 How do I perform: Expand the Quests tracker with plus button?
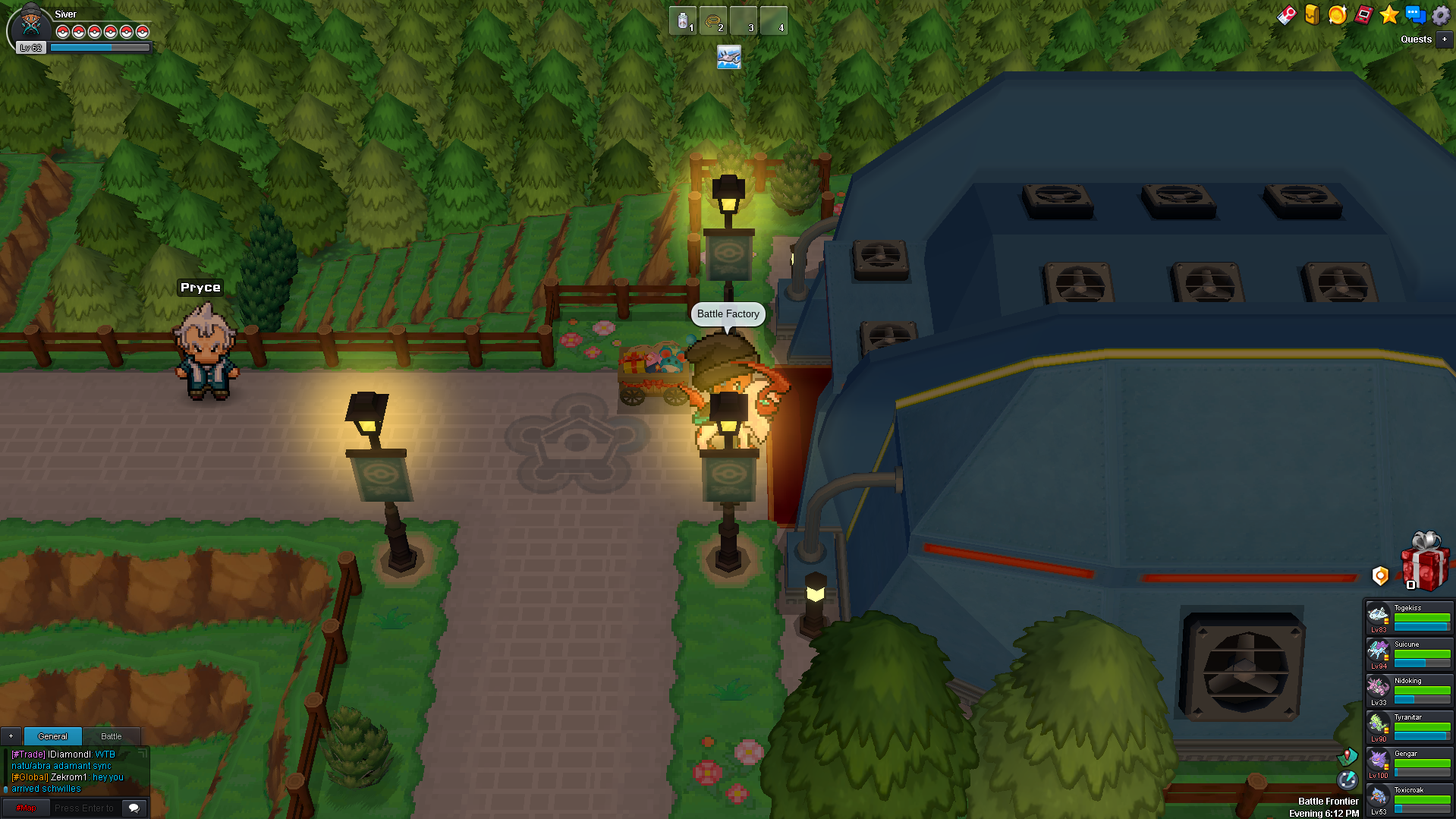[x=1445, y=39]
